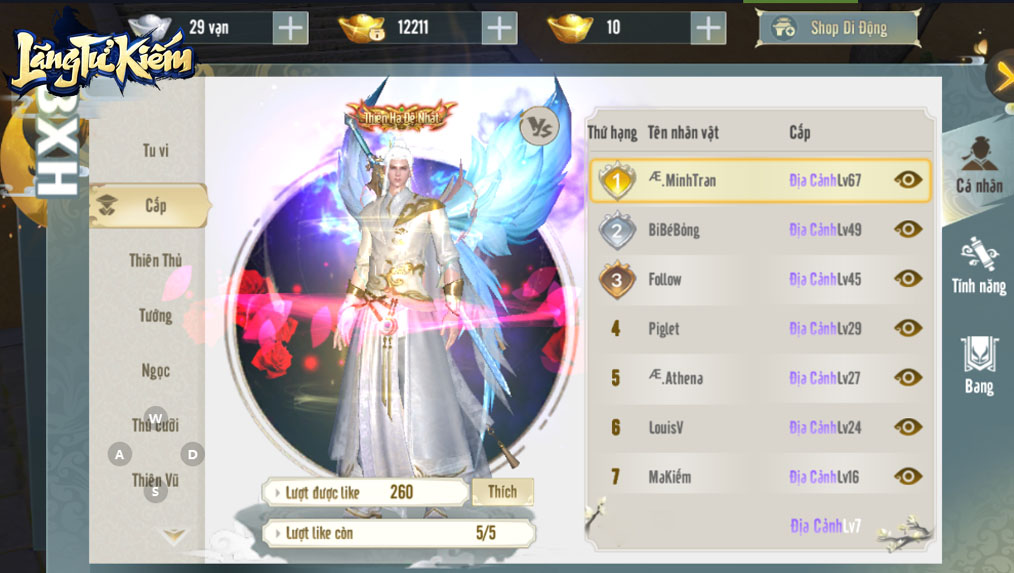View BiBéBỏng's profile via eye icon
The width and height of the screenshot is (1014, 573).
(908, 229)
